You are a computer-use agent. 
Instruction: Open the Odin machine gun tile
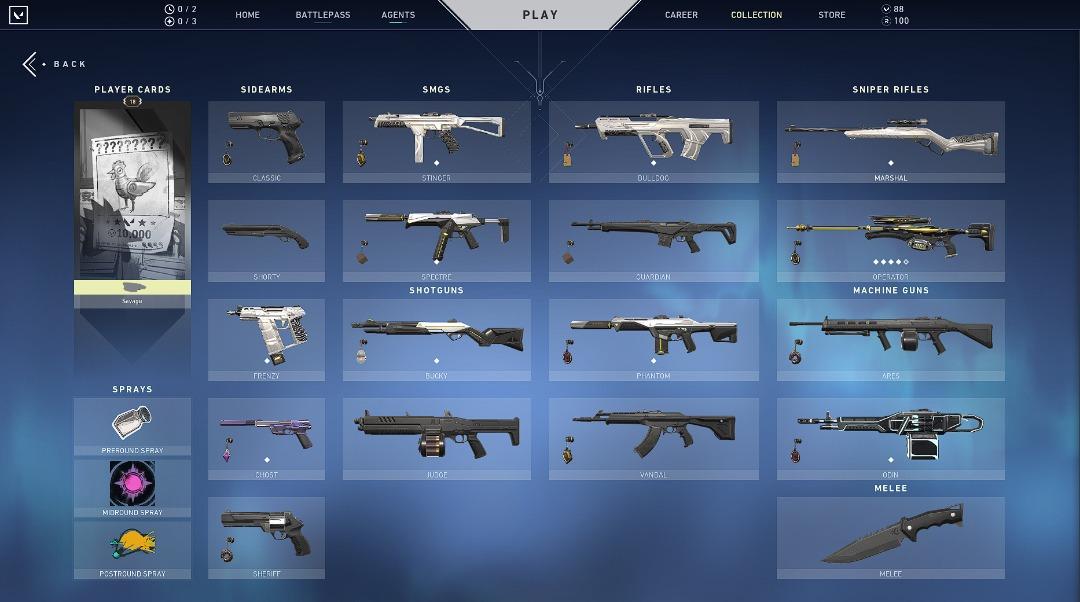pos(890,438)
